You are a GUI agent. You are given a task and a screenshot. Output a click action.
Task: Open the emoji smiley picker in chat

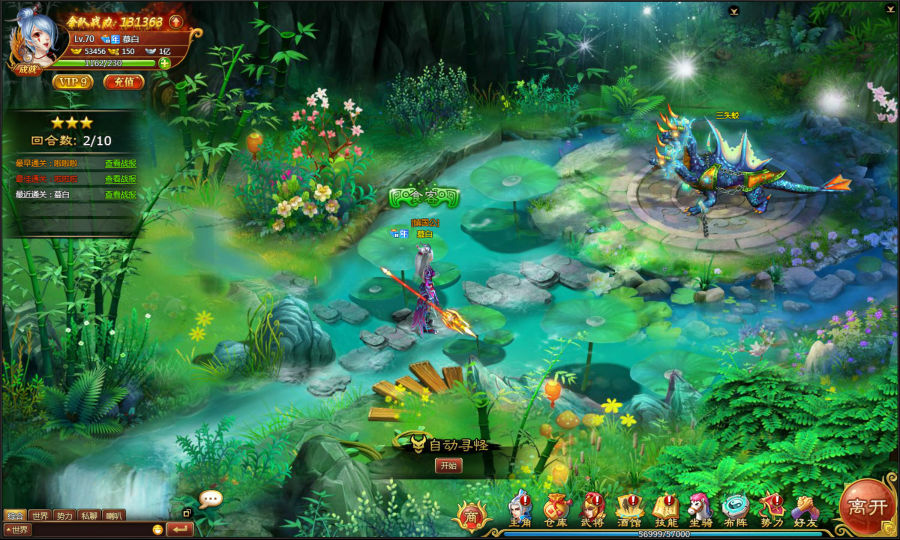(x=157, y=529)
